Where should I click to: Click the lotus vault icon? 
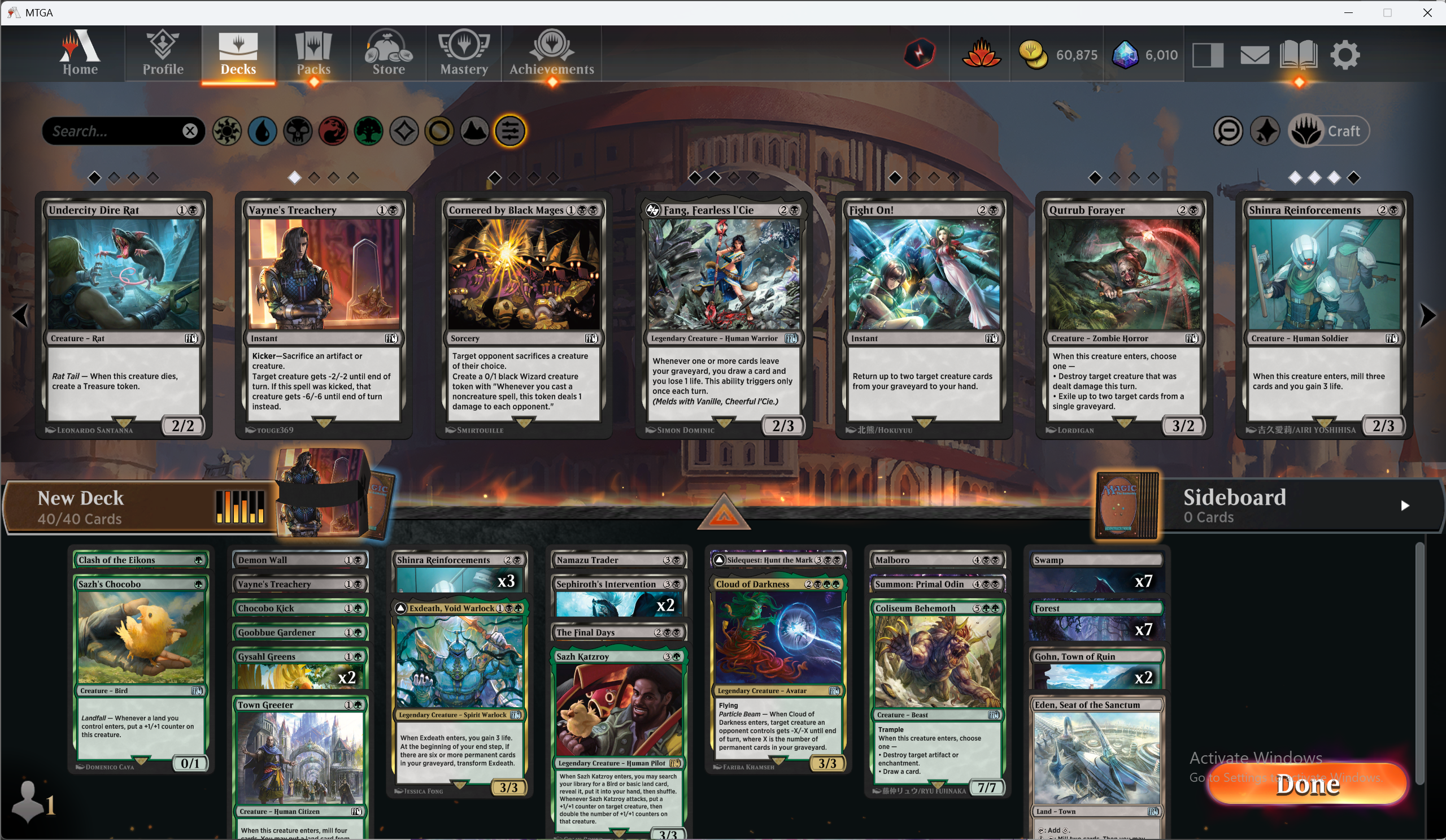pyautogui.click(x=981, y=54)
